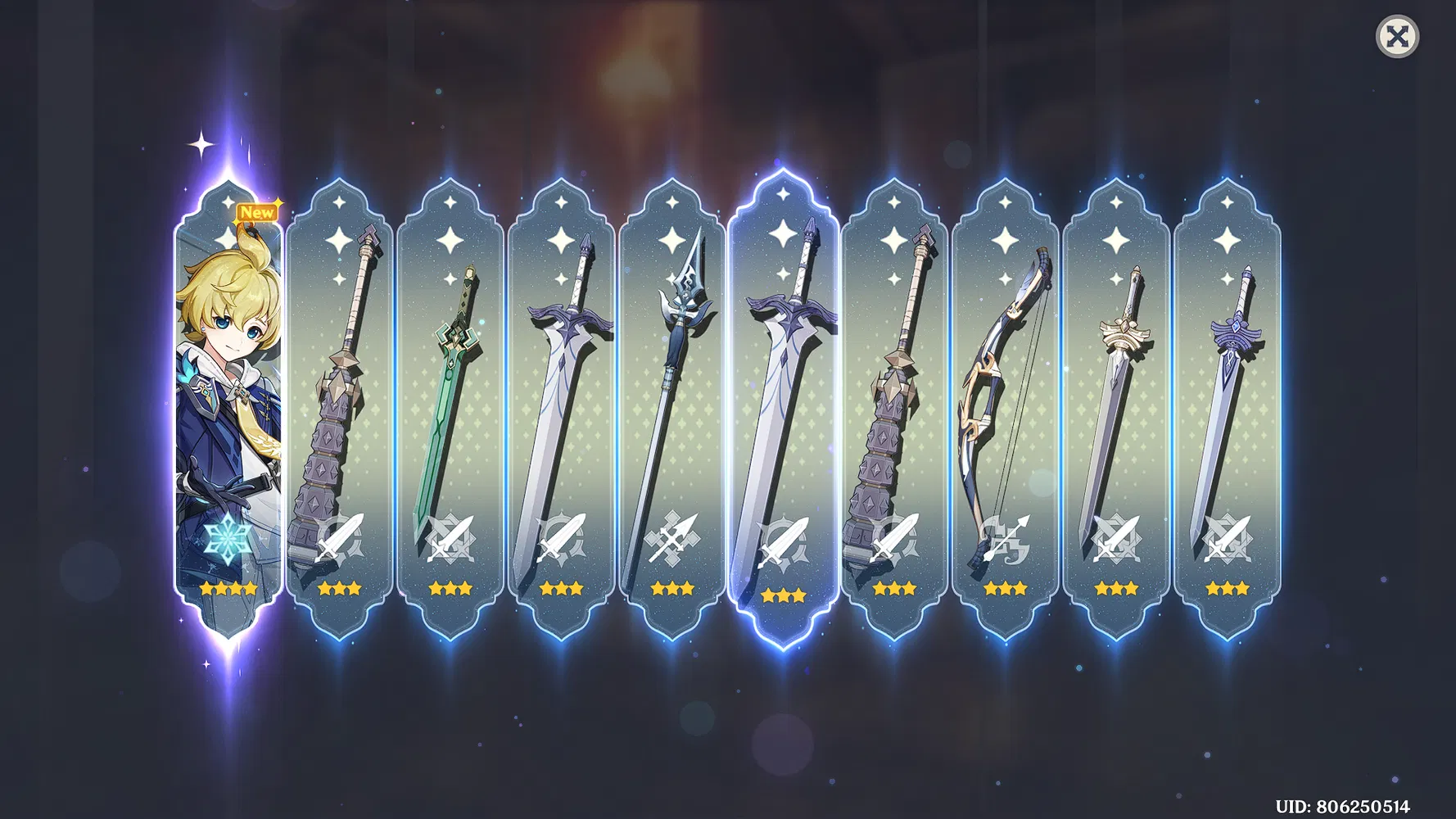The height and width of the screenshot is (819, 1456).
Task: Click the New badge above the character portrait
Action: point(256,211)
